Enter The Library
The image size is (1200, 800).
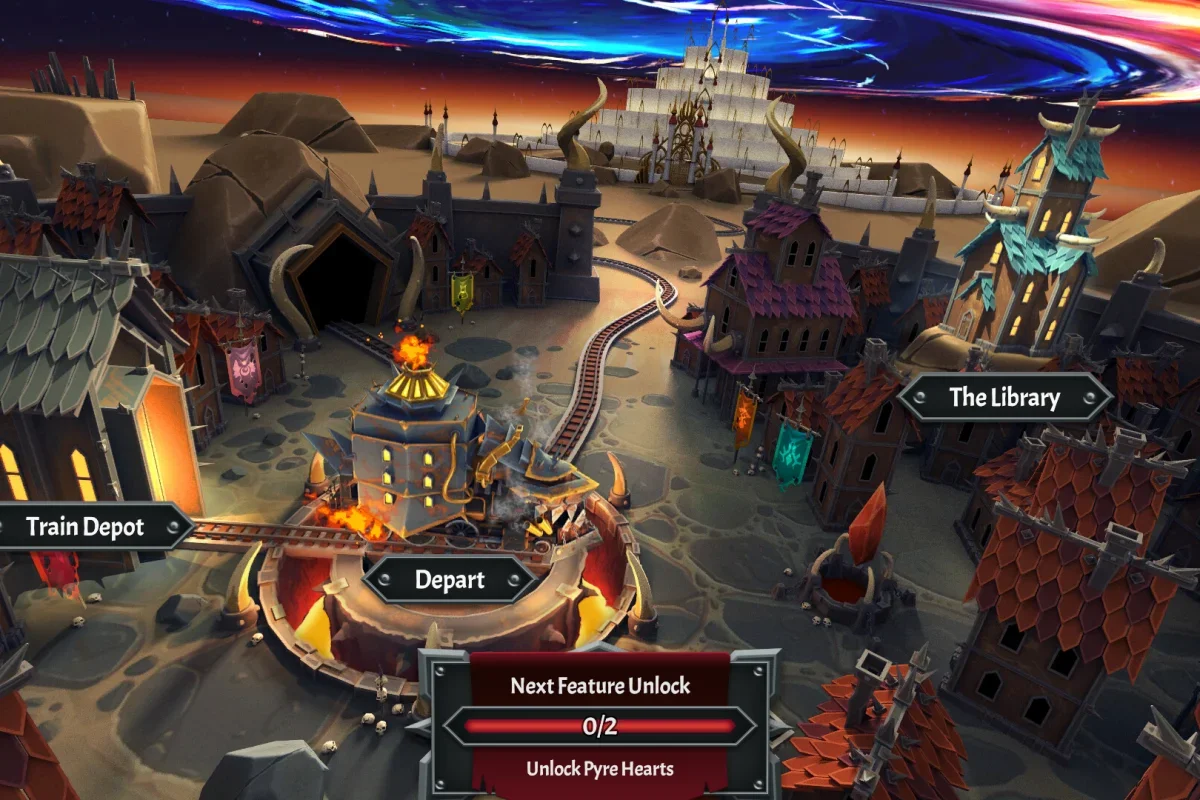pos(1004,397)
